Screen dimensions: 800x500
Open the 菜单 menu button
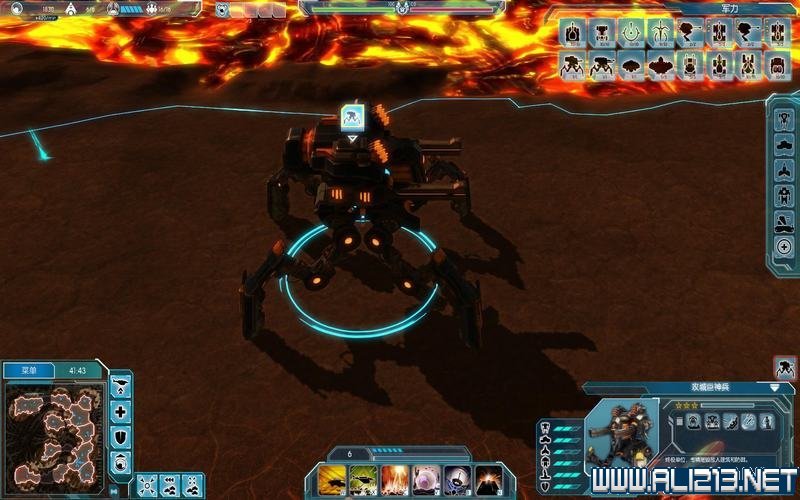point(29,370)
